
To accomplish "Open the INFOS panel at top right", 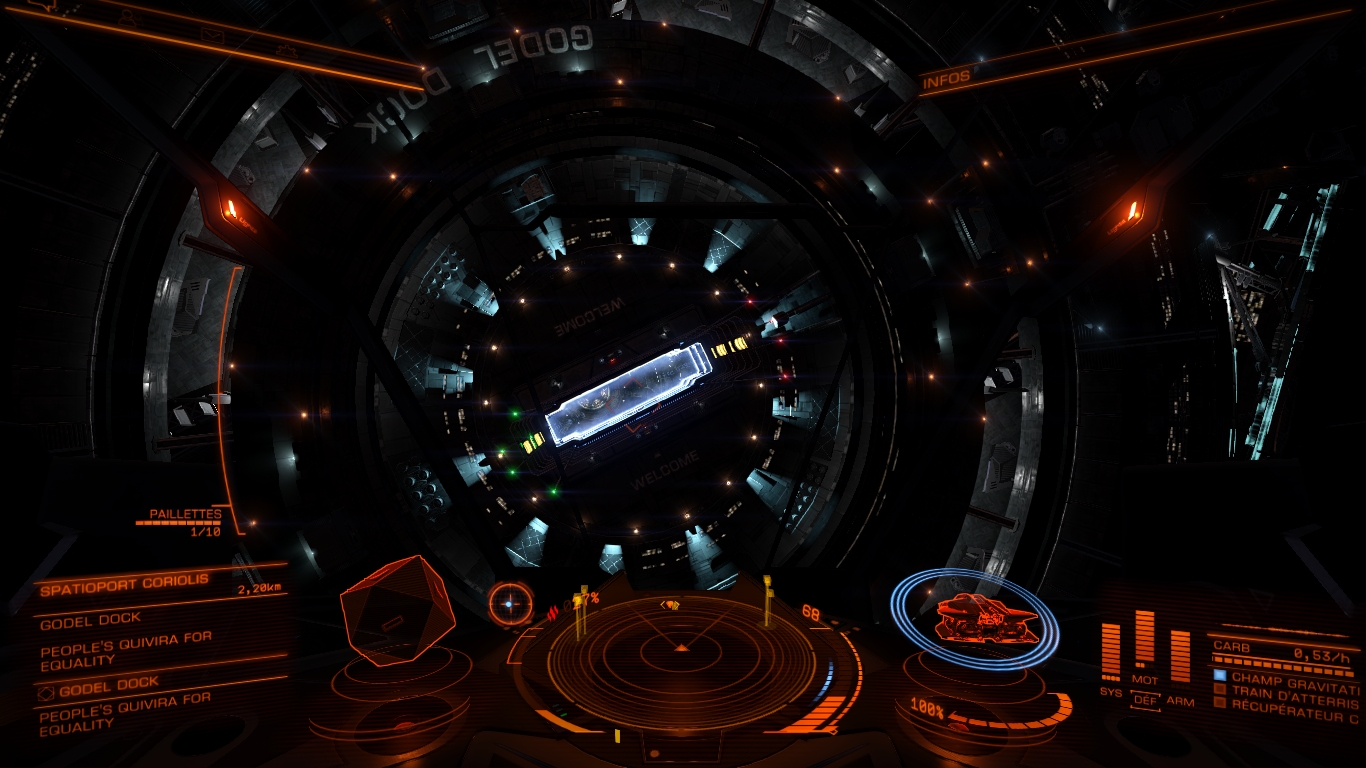I will click(x=946, y=80).
